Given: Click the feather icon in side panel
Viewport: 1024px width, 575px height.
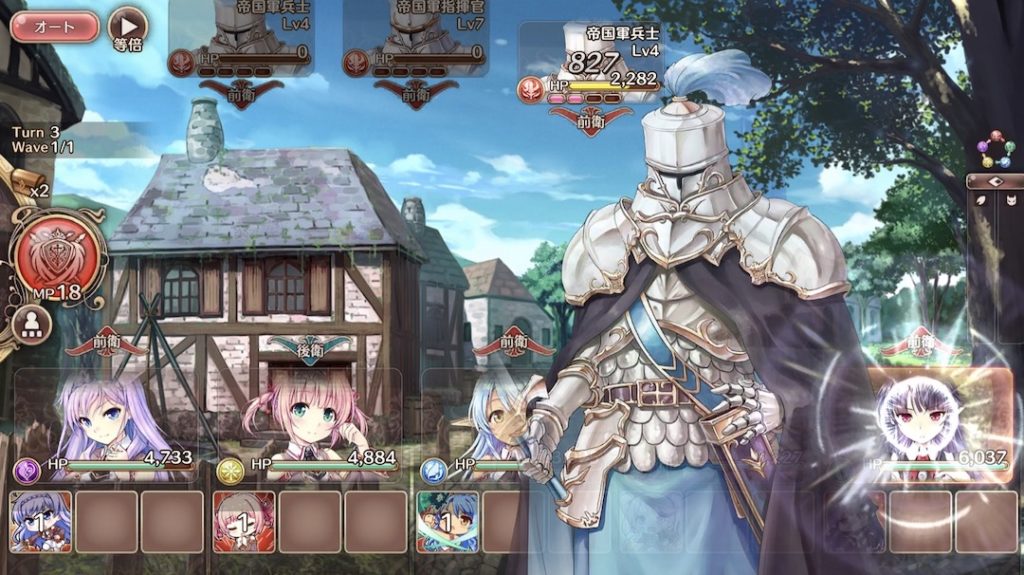Looking at the screenshot, I should [981, 200].
